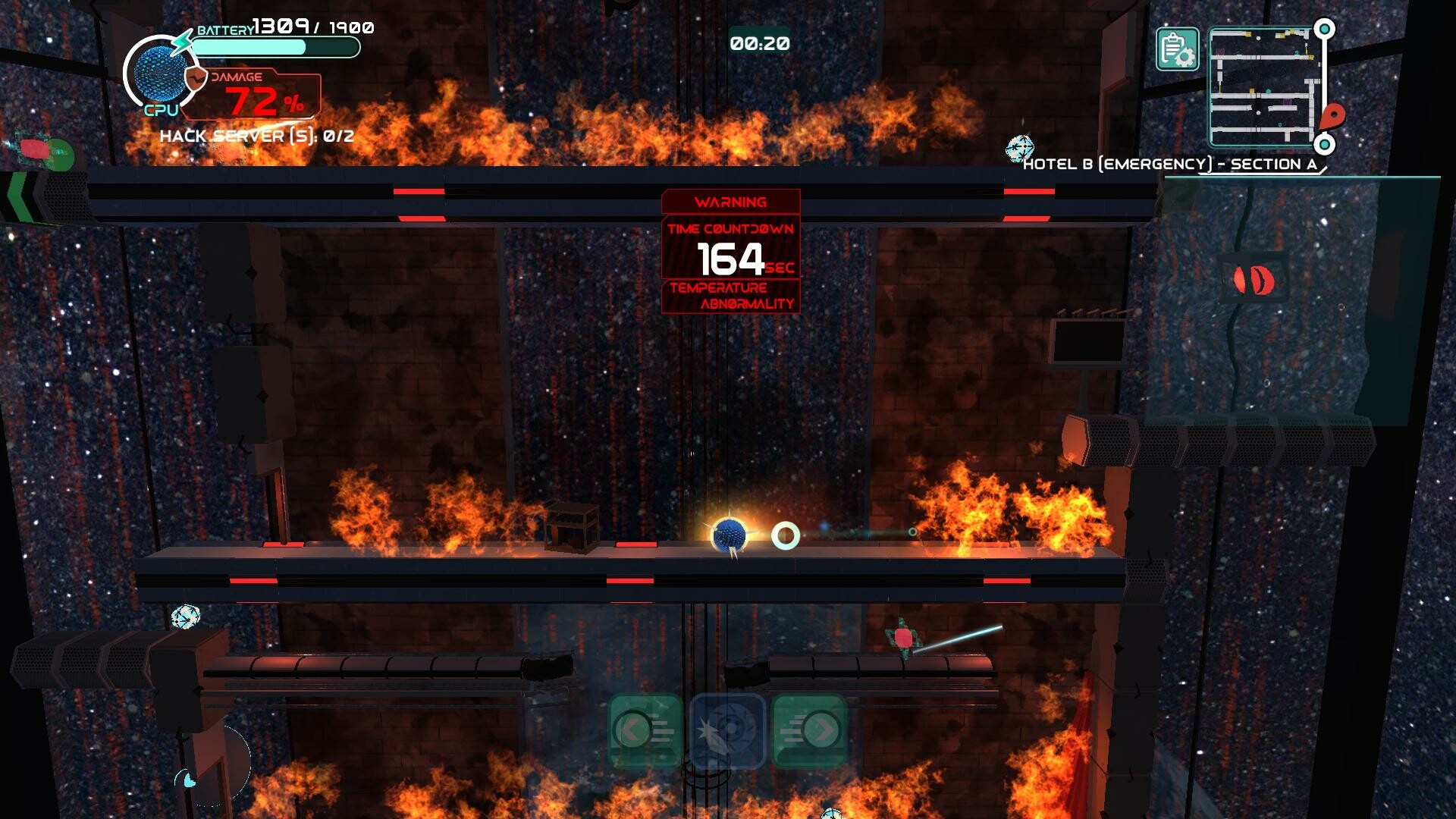Select the blue CPU sphere icon
The width and height of the screenshot is (1456, 819).
157,74
